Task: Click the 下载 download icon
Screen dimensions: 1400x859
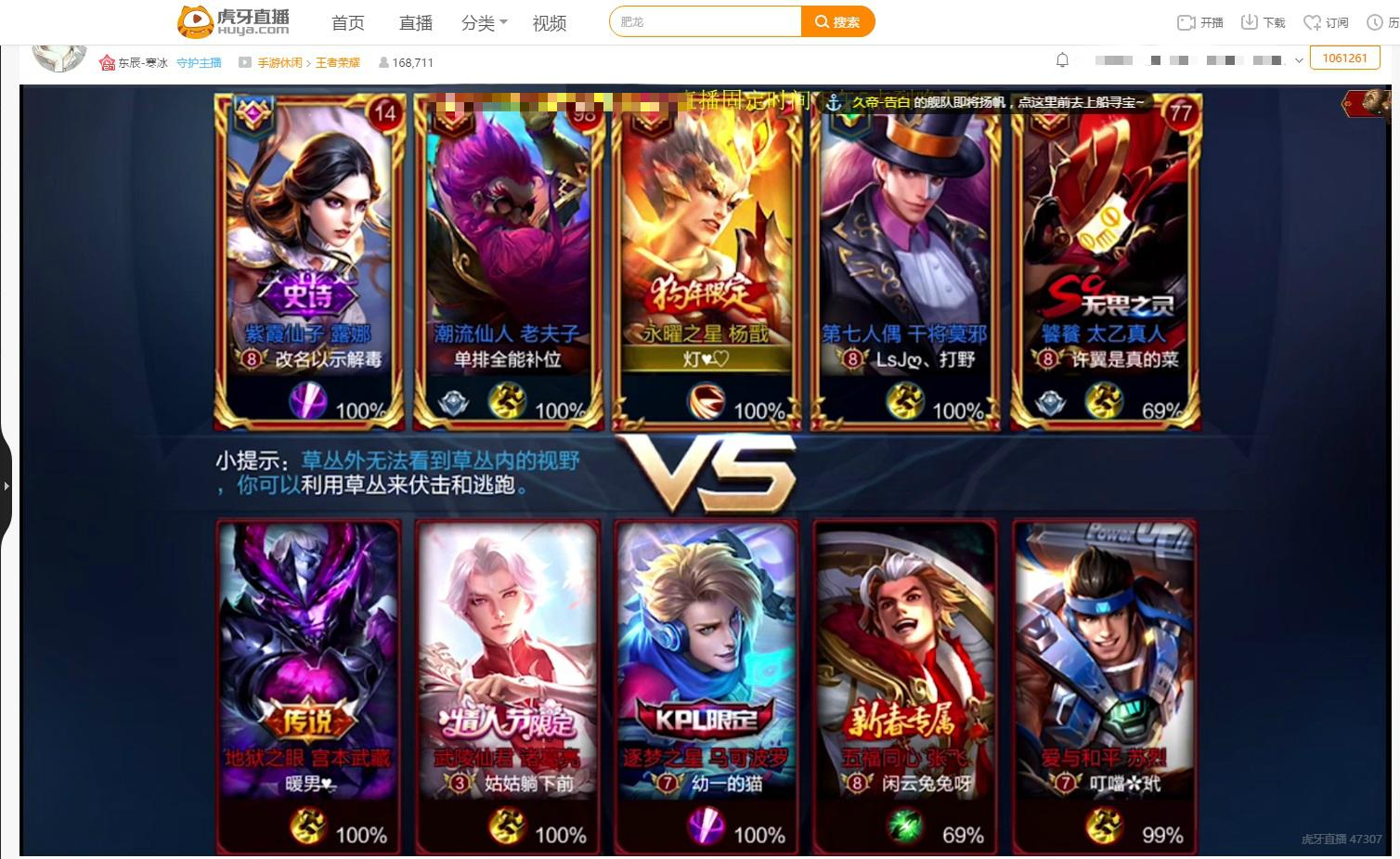Action: [x=1250, y=20]
